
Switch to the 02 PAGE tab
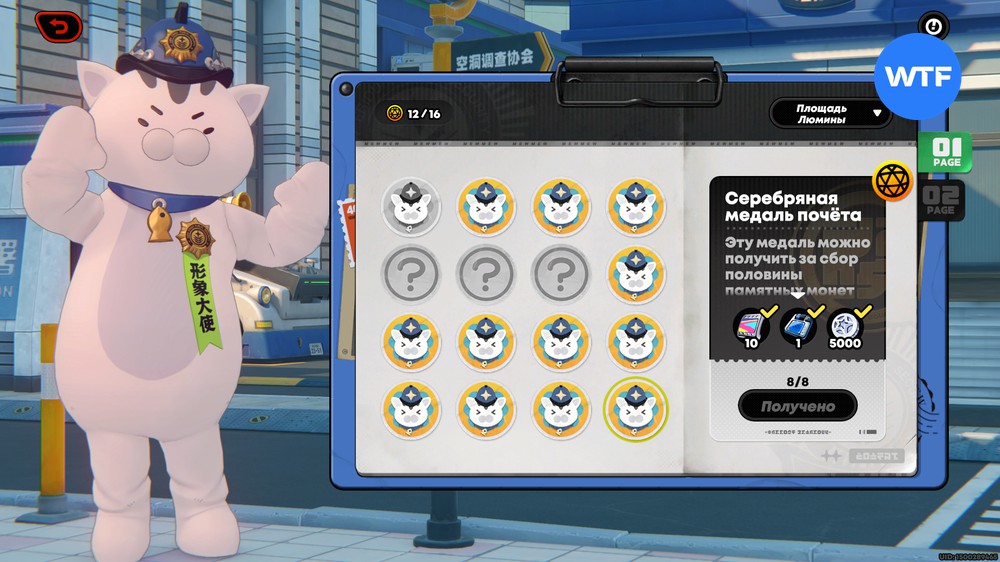940,198
